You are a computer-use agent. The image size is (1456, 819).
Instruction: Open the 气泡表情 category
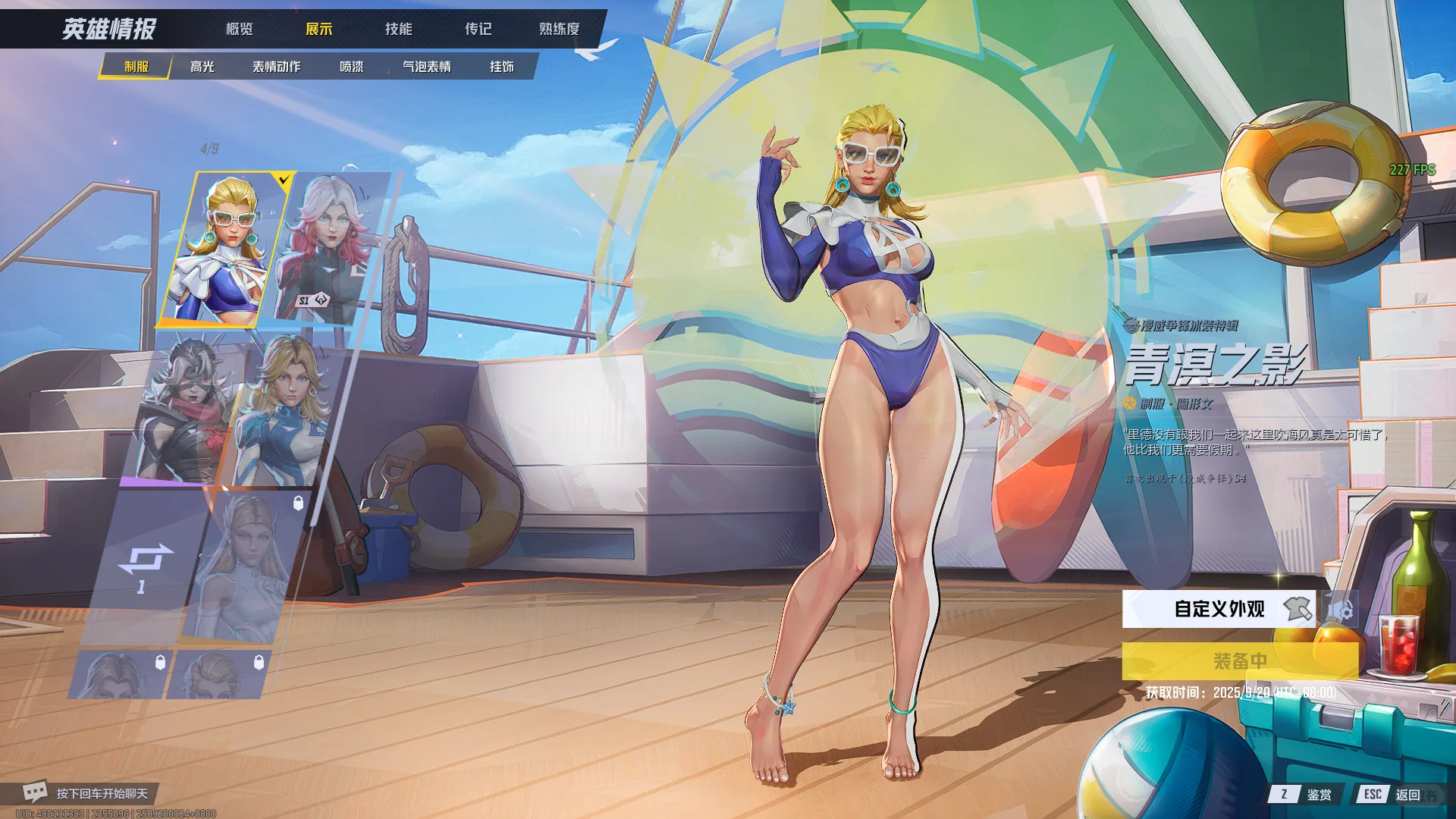tap(426, 67)
